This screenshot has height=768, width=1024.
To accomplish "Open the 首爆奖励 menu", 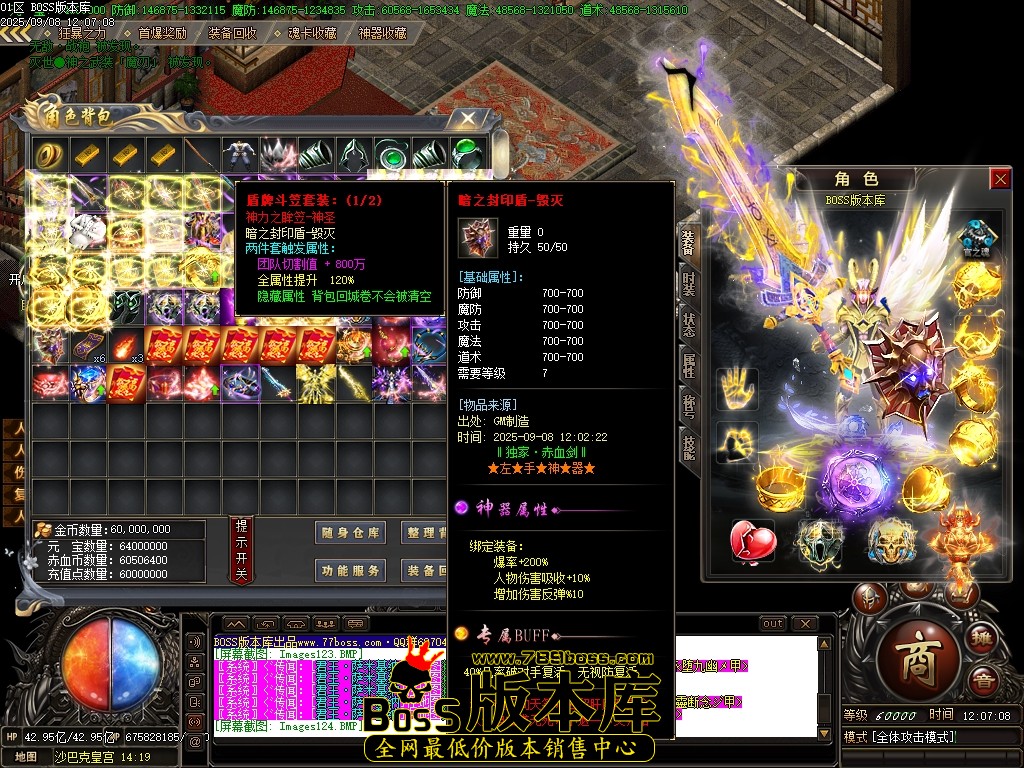I will (162, 33).
